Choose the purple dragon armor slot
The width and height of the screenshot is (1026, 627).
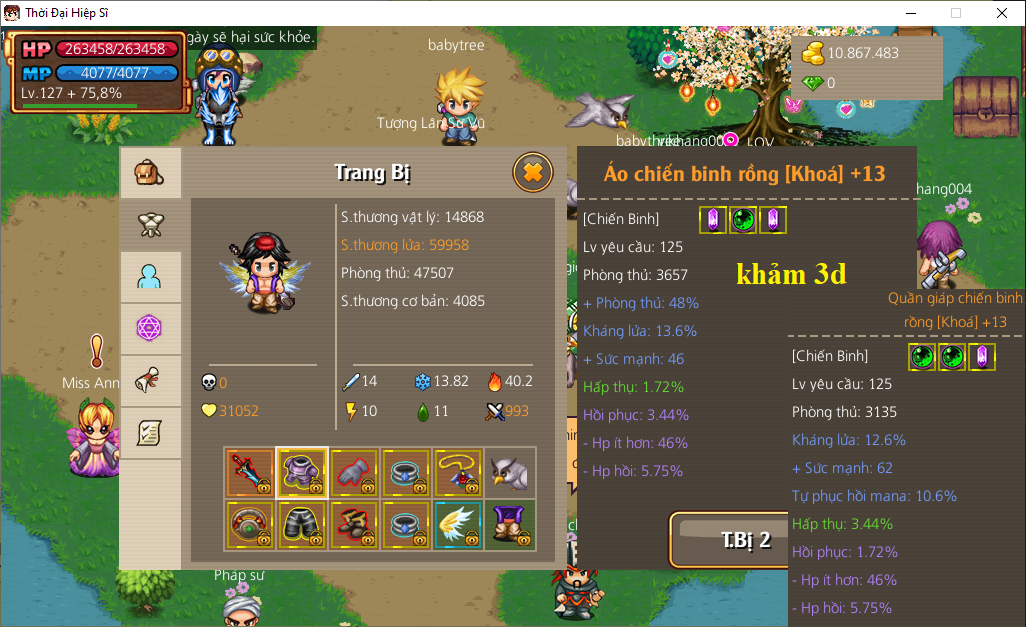coord(302,473)
